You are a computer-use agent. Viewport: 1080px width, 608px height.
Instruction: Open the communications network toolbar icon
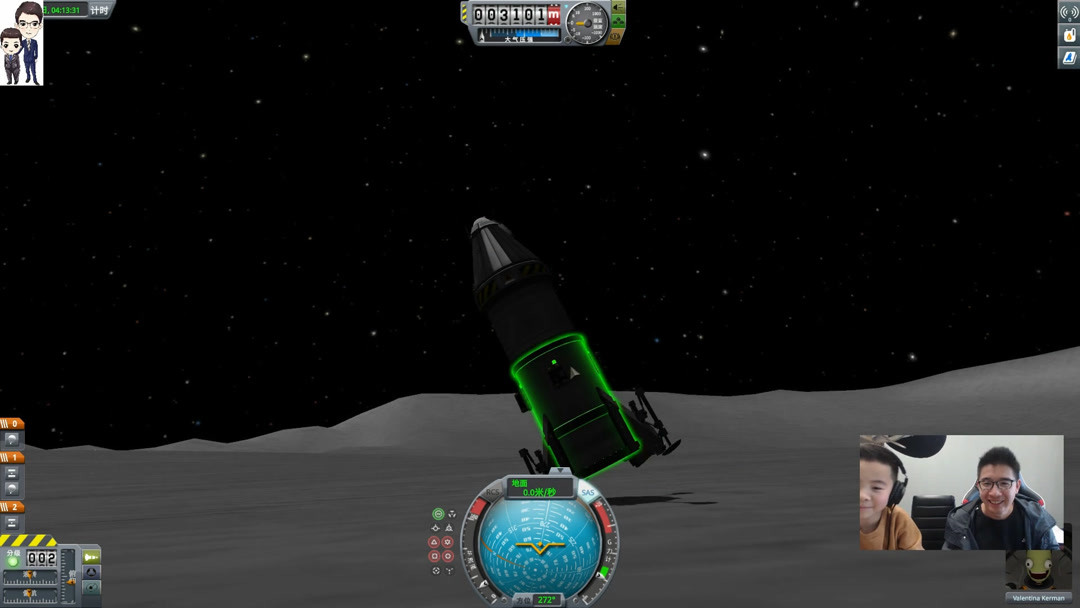coord(1068,13)
